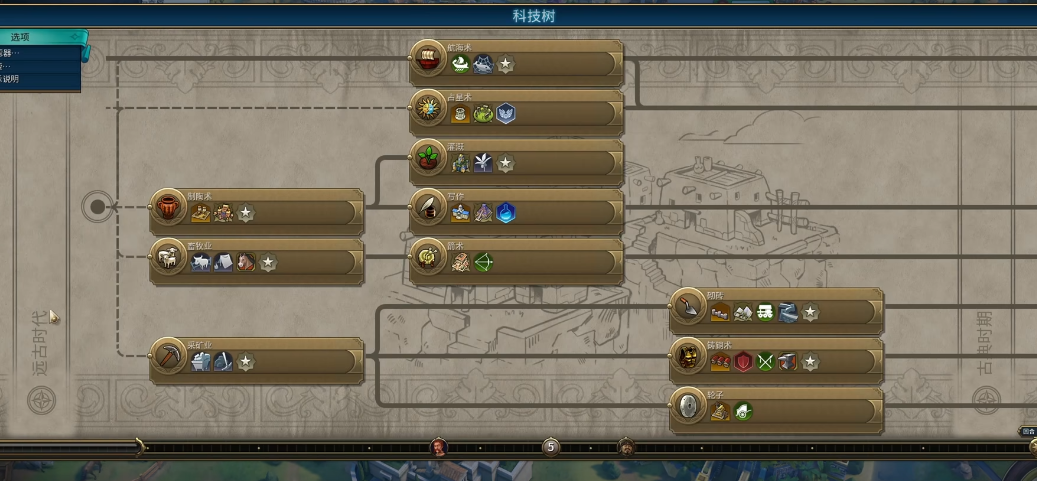Click the tree's circular starting node
The height and width of the screenshot is (481, 1037).
97,207
